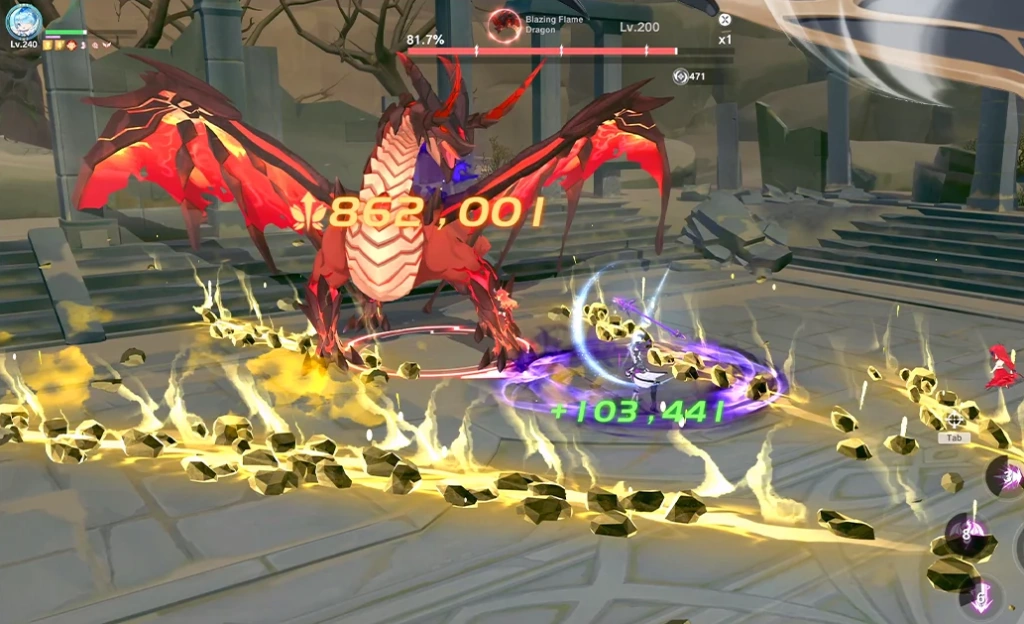Activate the target lock-on crosshair icon
This screenshot has height=624, width=1024.
(954, 420)
